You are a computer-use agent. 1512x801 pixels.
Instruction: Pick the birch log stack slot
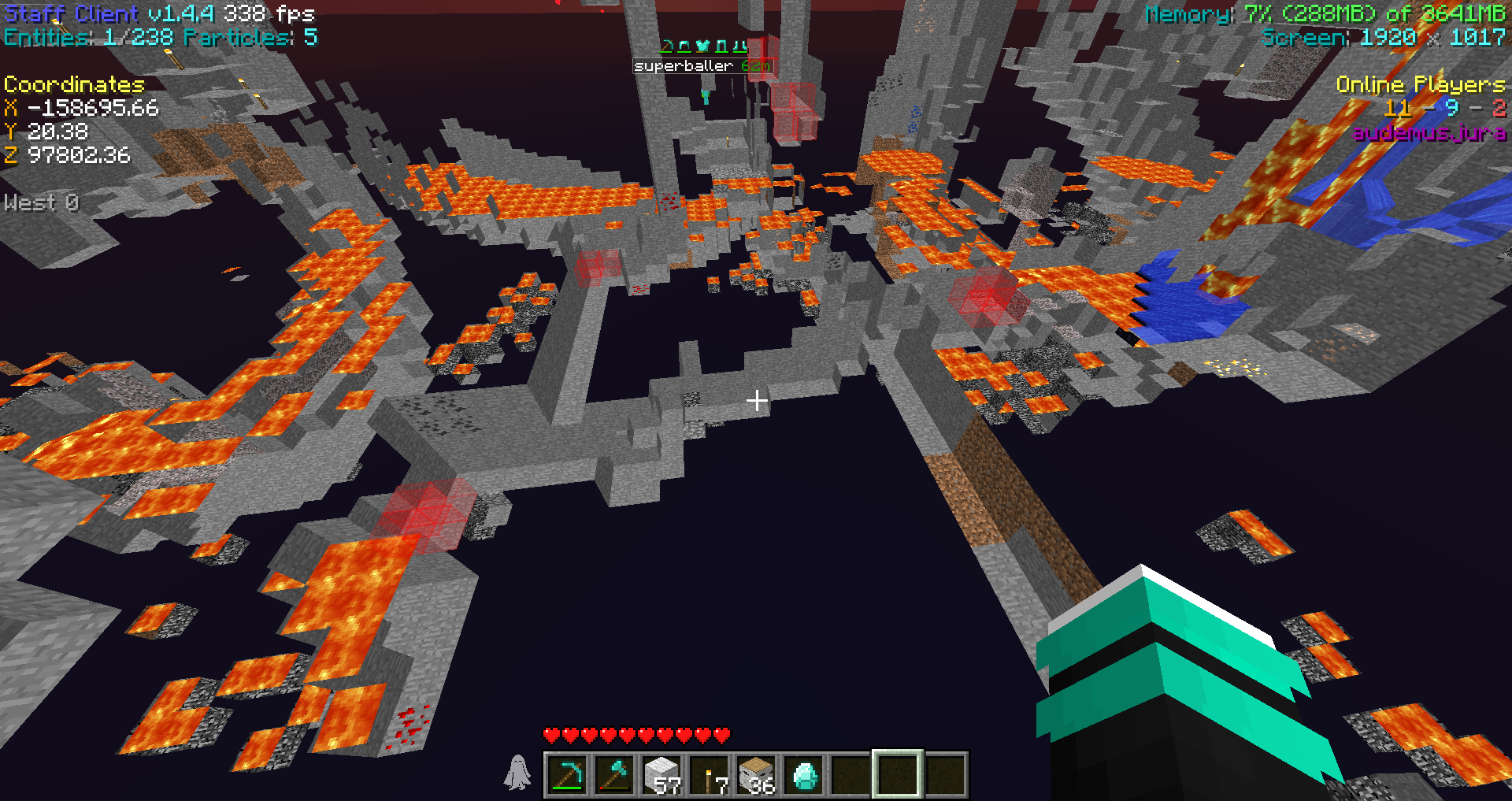(x=757, y=775)
